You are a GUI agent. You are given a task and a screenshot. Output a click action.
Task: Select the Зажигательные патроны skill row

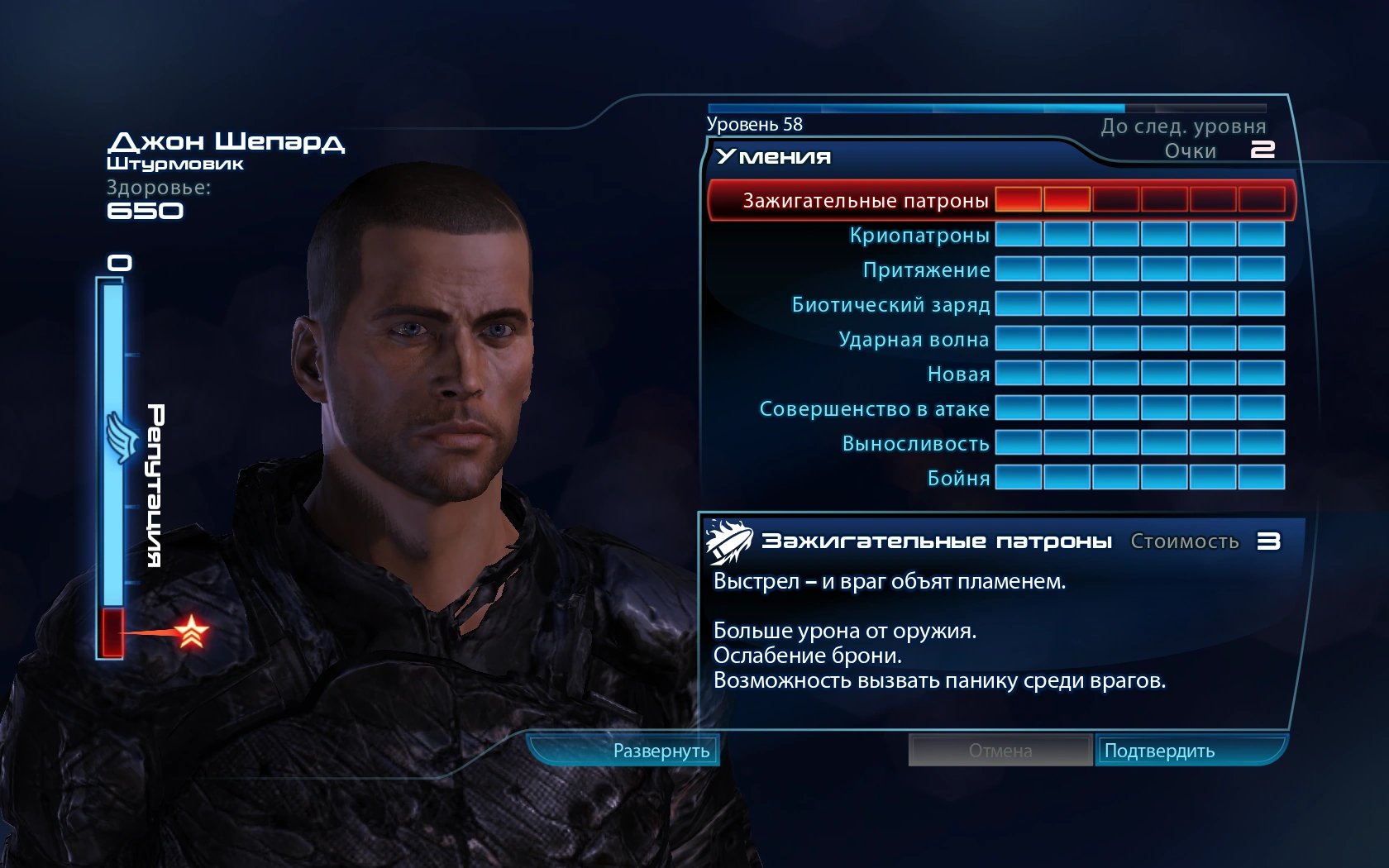[865, 201]
